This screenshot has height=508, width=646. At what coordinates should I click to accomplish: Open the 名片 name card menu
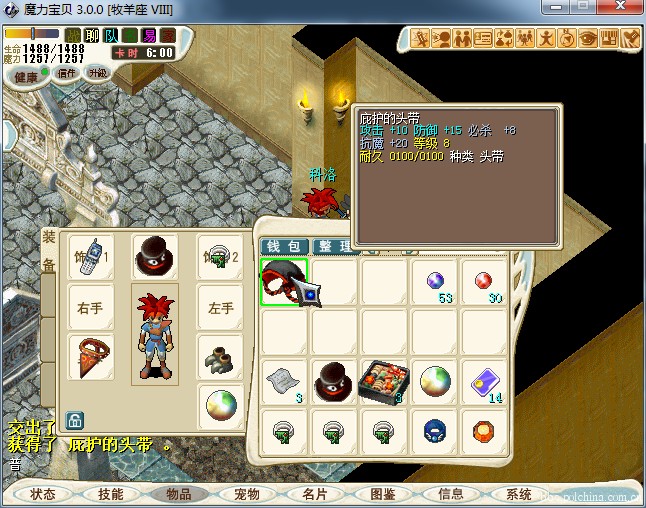[x=315, y=494]
